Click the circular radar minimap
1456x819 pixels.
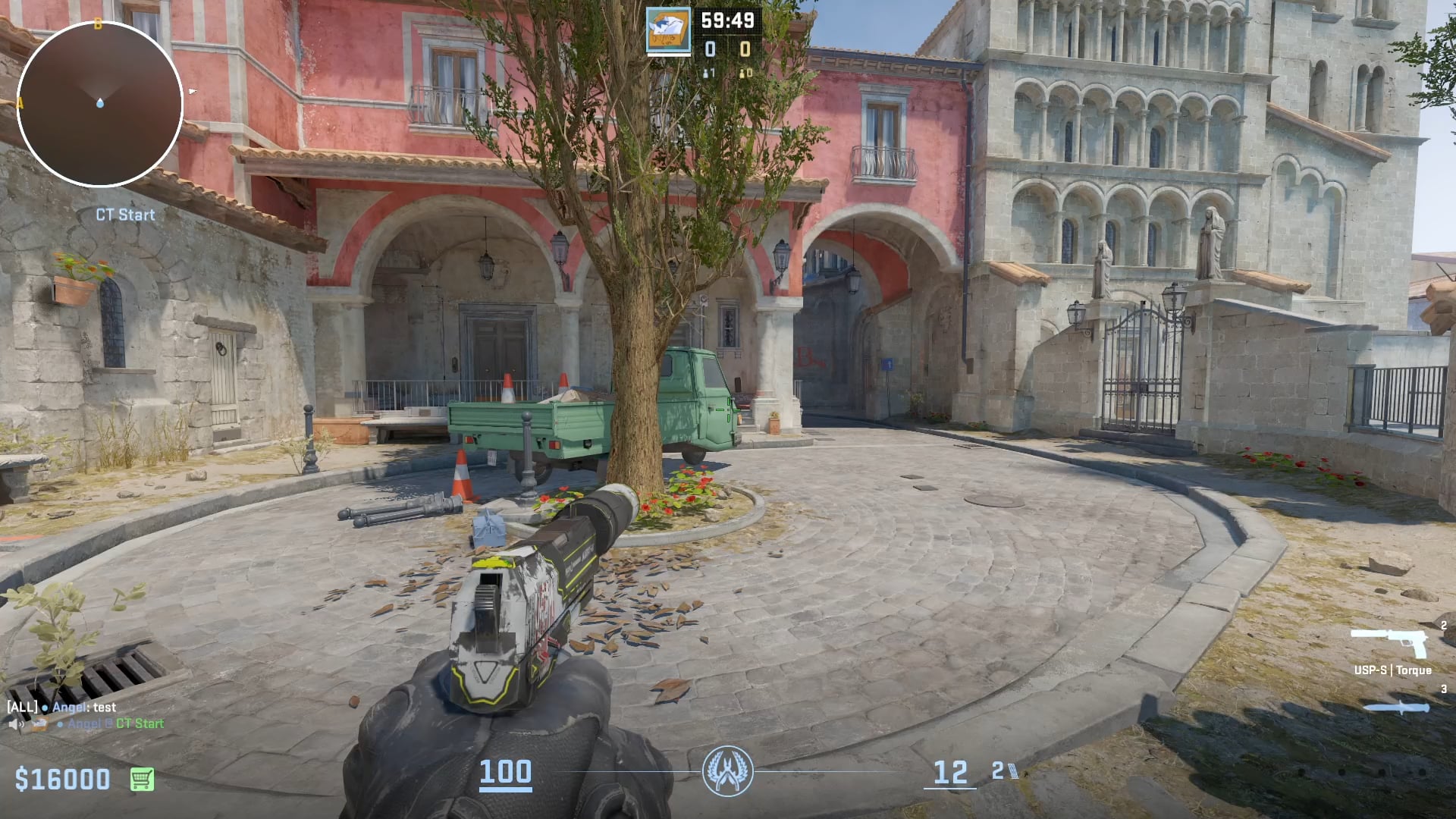tap(99, 104)
